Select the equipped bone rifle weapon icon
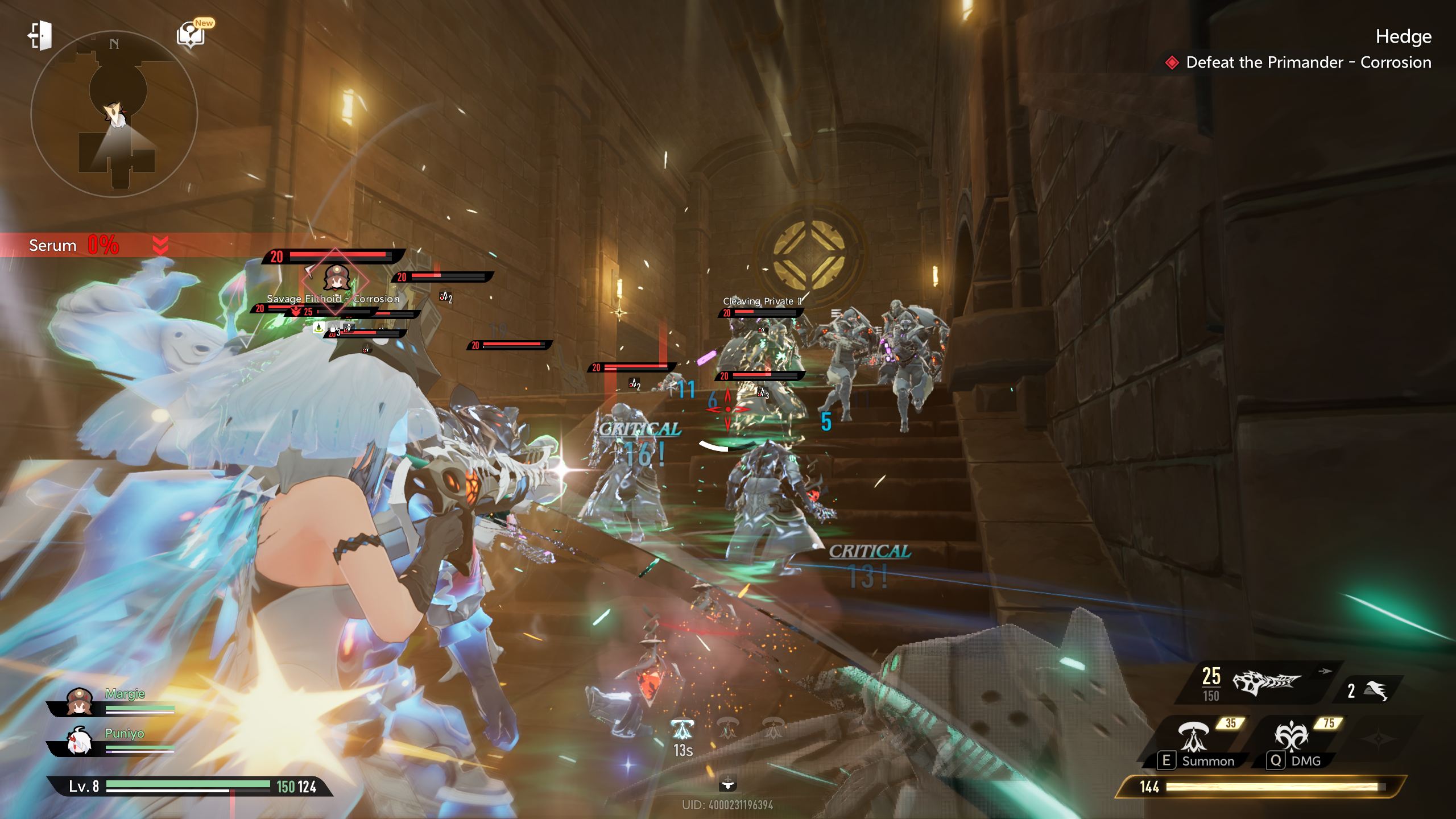Viewport: 1456px width, 819px height. (1266, 682)
